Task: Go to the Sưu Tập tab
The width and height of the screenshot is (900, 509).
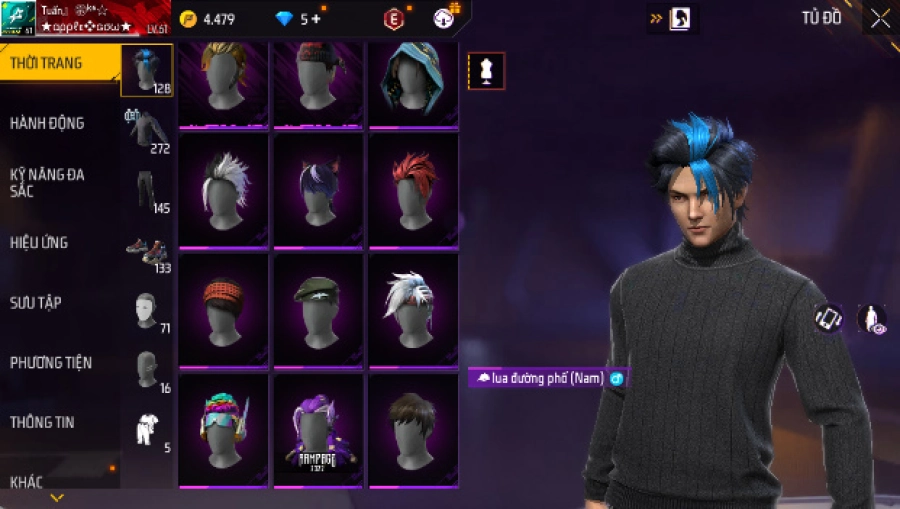Action: [36, 302]
